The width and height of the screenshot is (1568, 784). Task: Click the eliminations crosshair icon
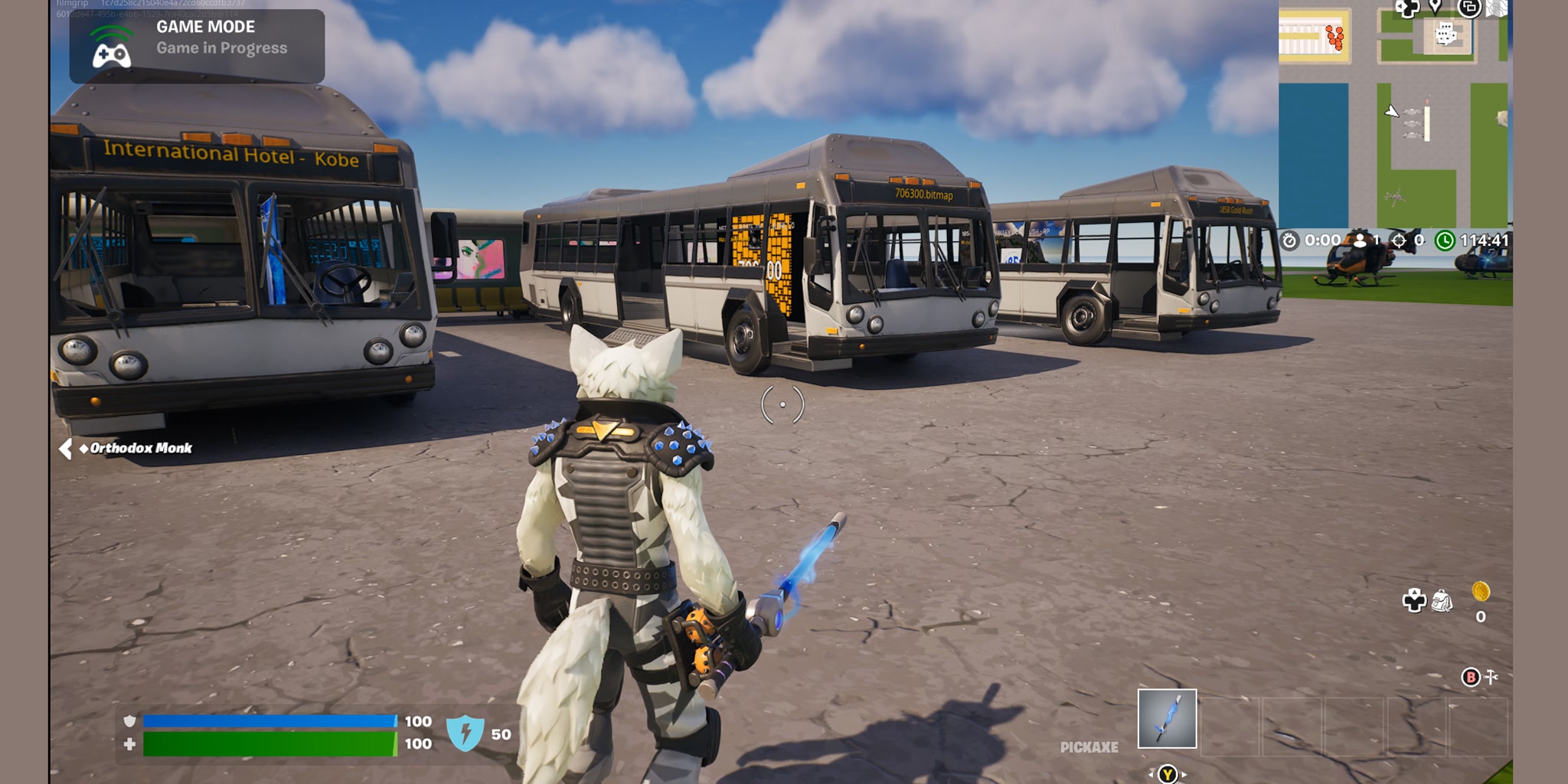point(1398,241)
